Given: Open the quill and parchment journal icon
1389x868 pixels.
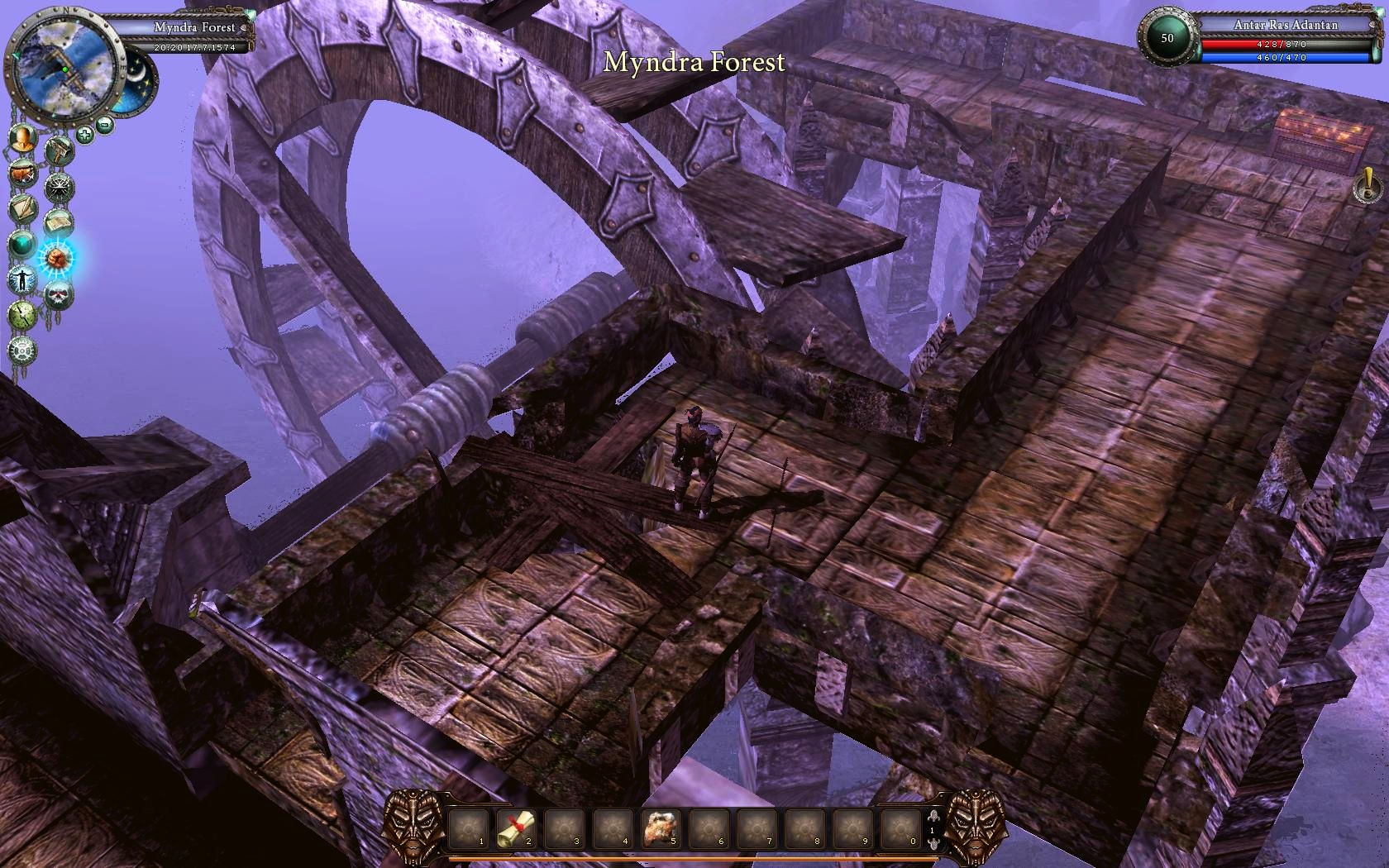Looking at the screenshot, I should (x=21, y=209).
